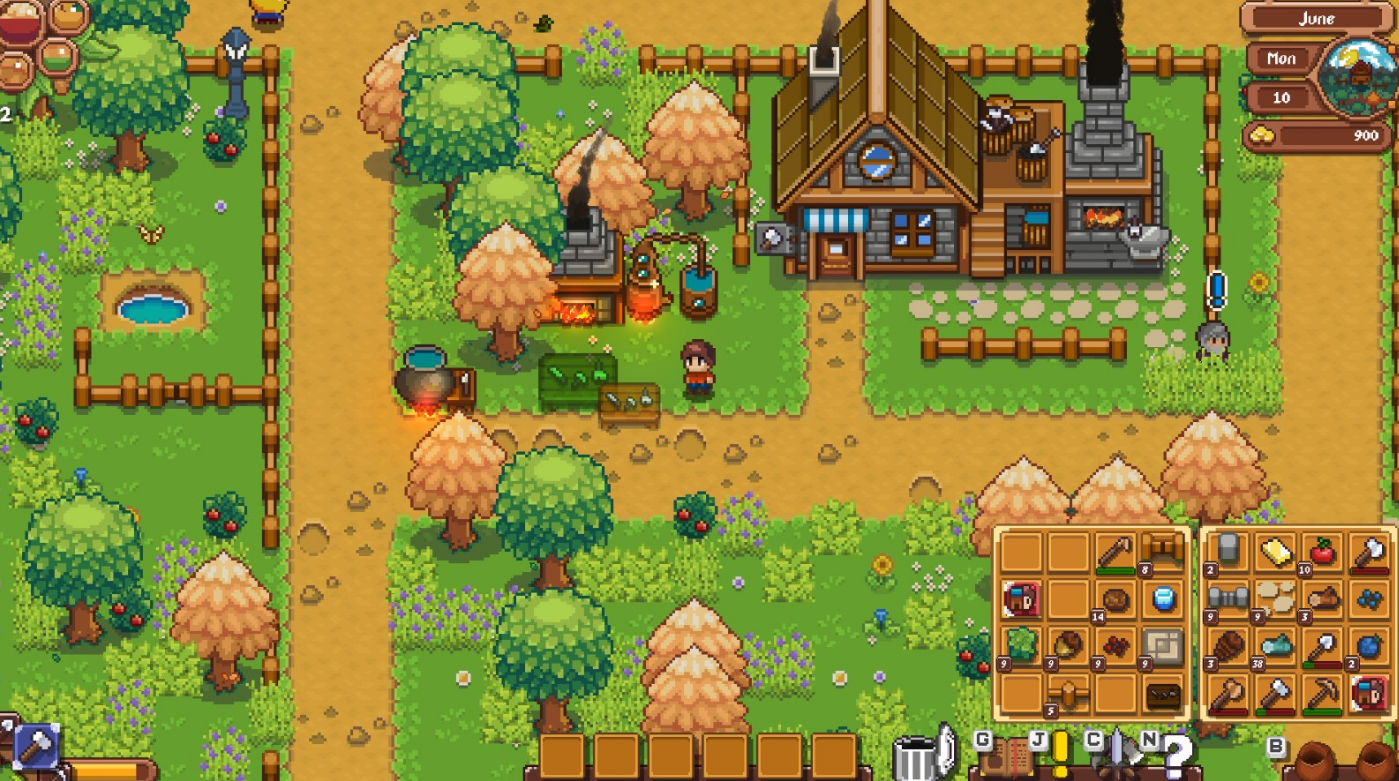Pick the blue glass jar slot
The height and width of the screenshot is (781, 1399).
1164,599
